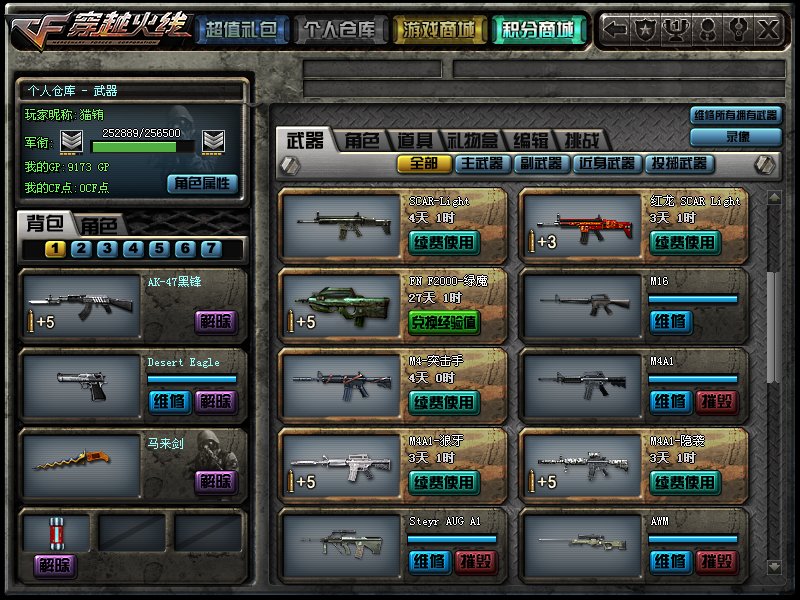Screen dimensions: 800x600
Task: Switch to the 道具 items tab
Action: point(413,141)
